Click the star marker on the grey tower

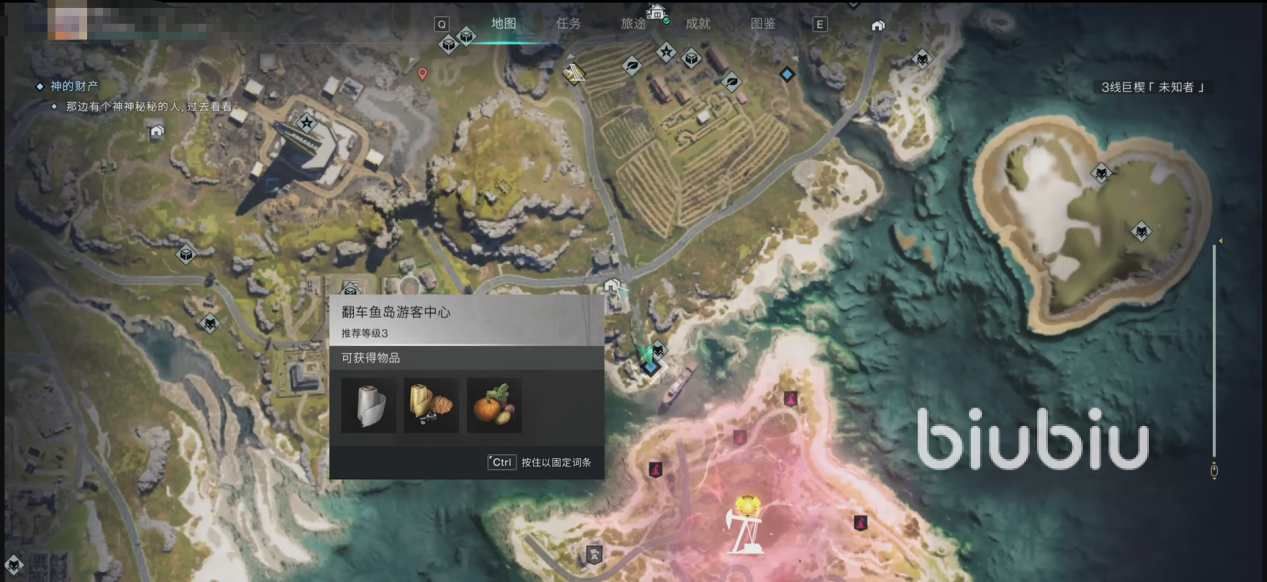tap(307, 123)
